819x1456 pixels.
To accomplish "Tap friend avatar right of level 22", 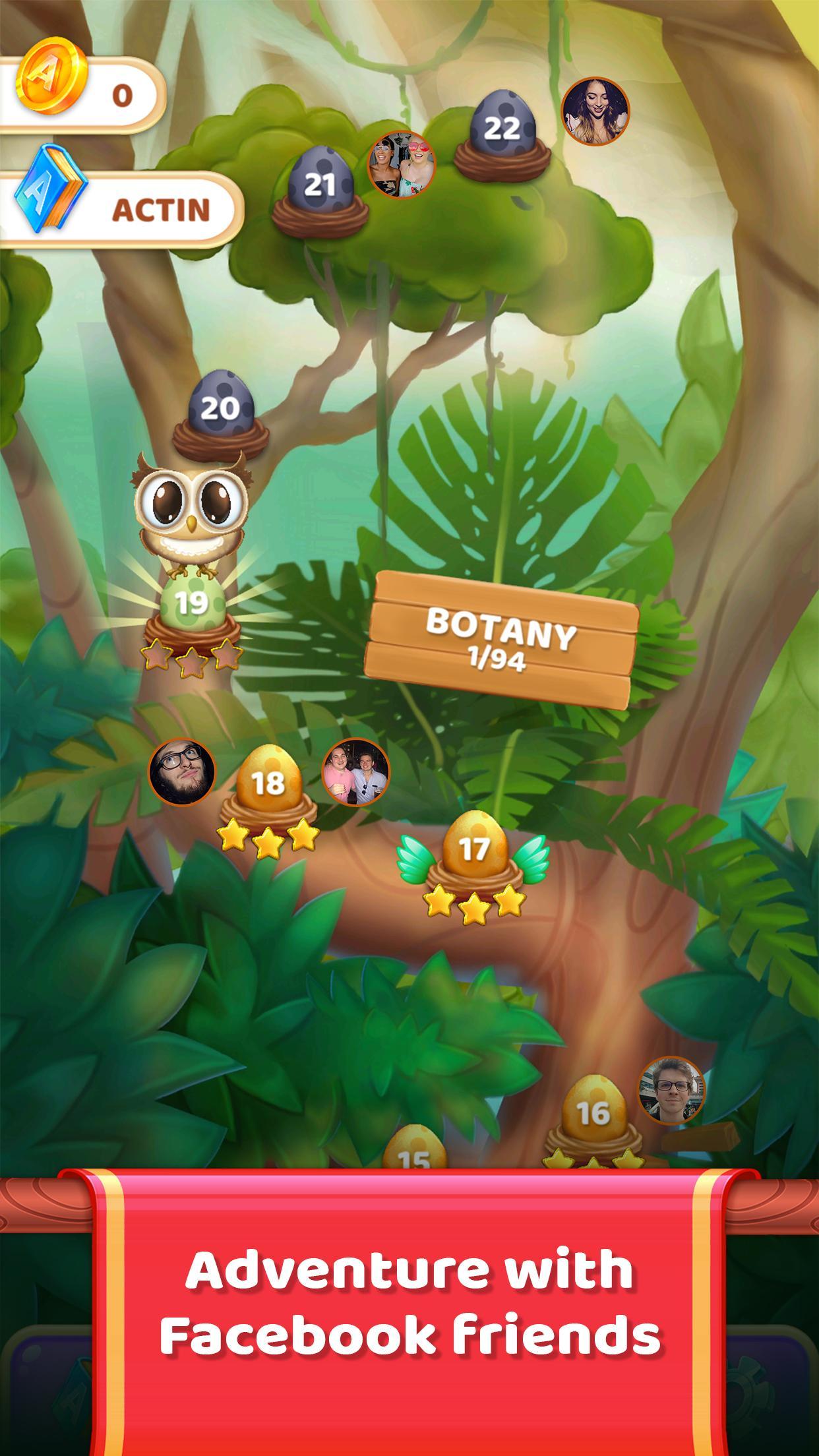I will [595, 111].
